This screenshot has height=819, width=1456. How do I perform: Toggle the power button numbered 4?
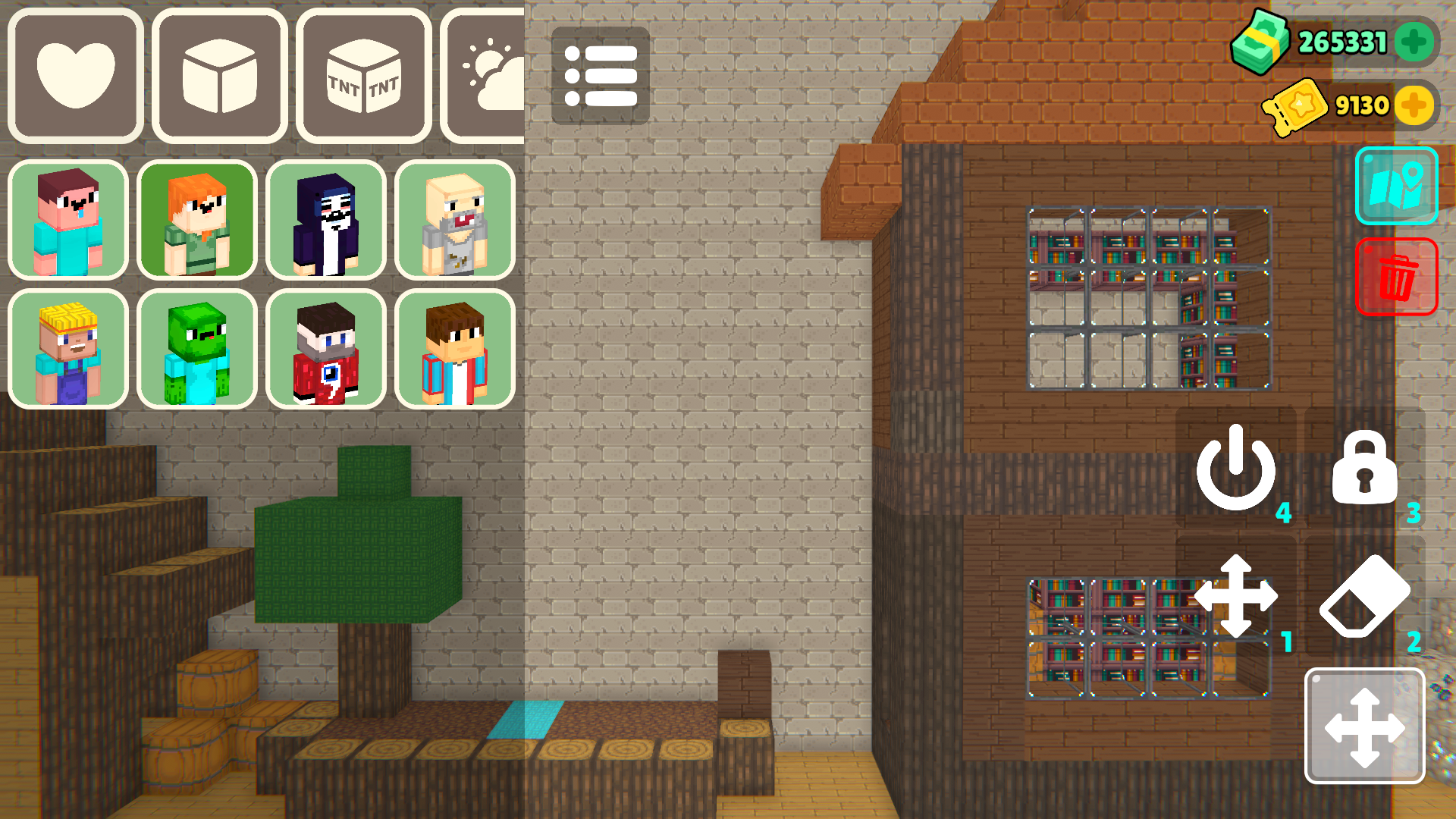[x=1235, y=474]
